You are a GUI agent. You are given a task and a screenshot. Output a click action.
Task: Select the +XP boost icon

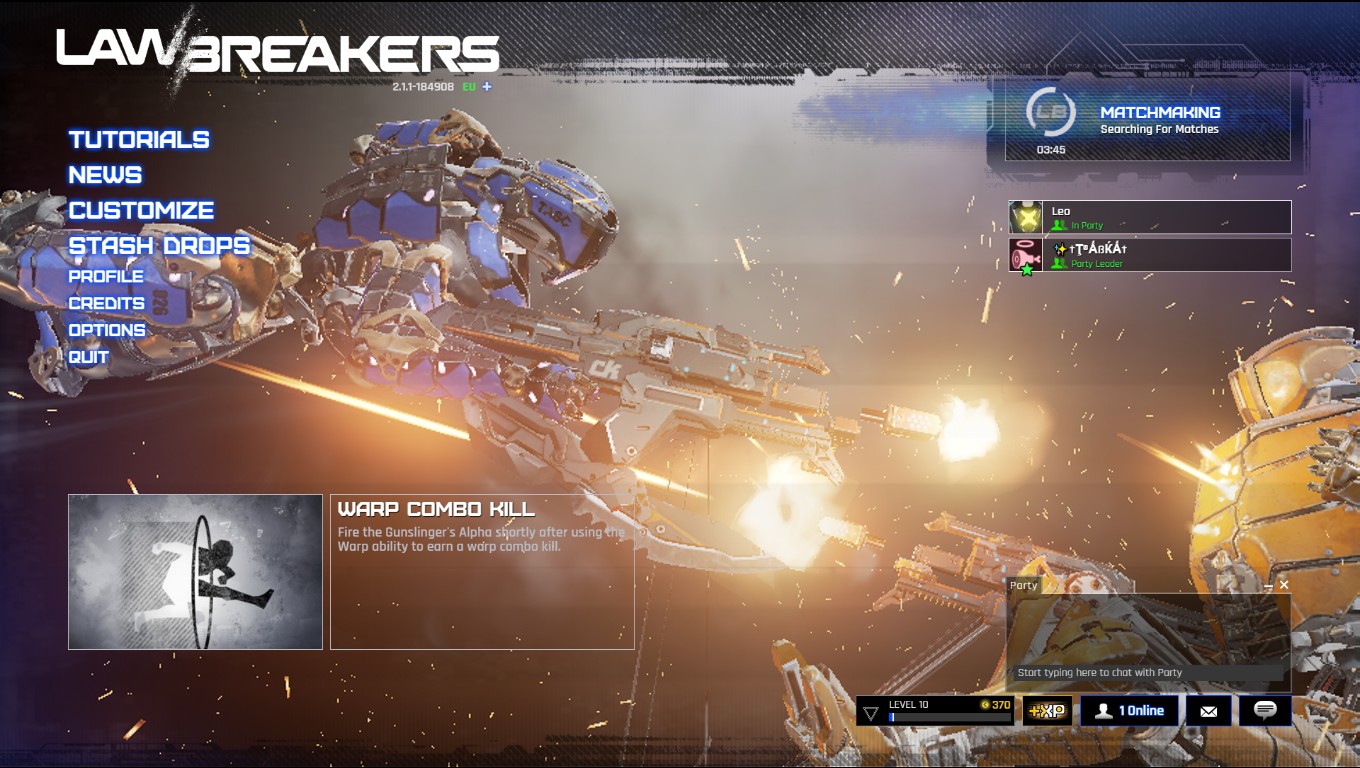1044,710
